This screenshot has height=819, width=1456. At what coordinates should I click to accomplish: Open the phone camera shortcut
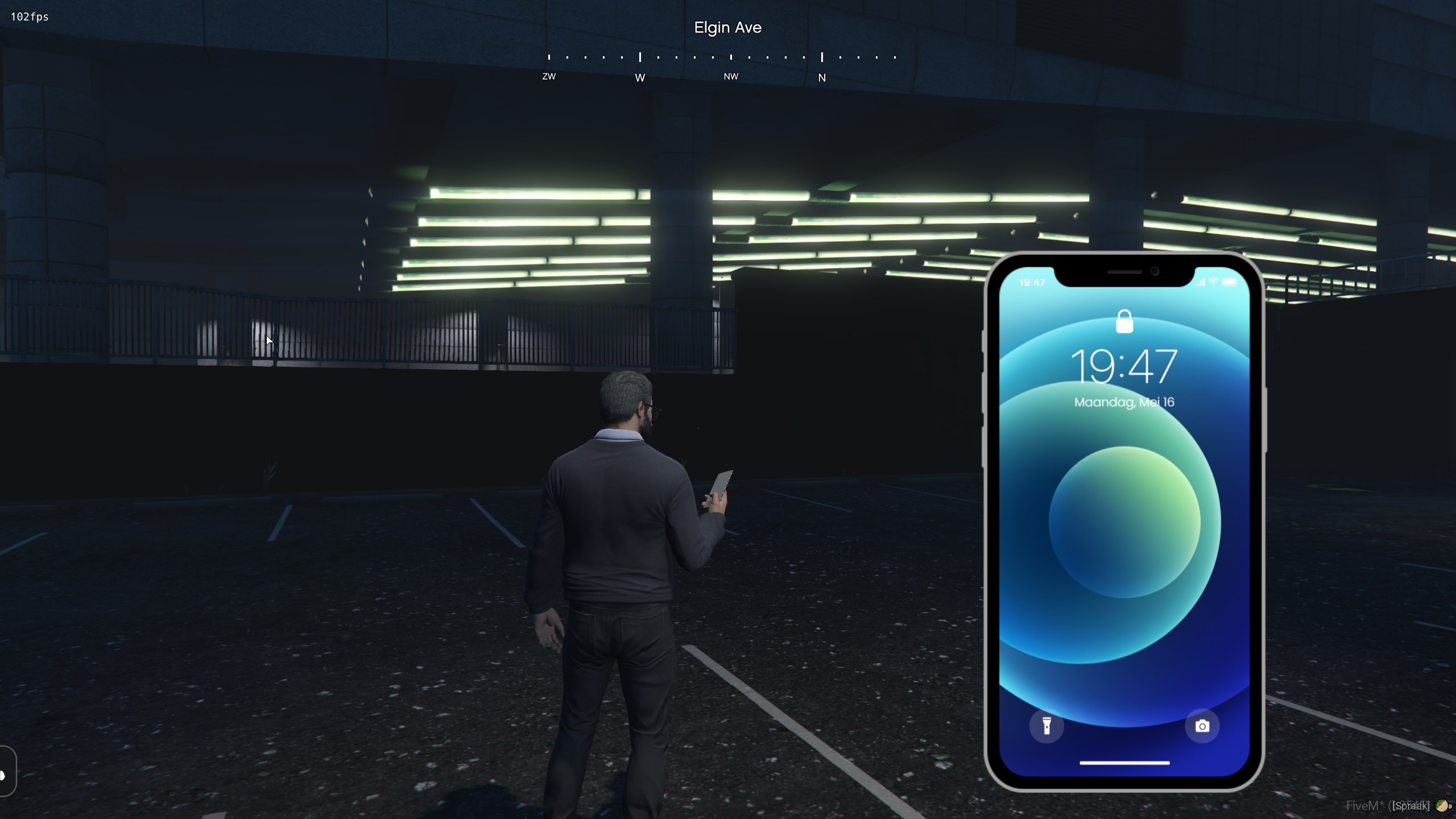point(1202,726)
